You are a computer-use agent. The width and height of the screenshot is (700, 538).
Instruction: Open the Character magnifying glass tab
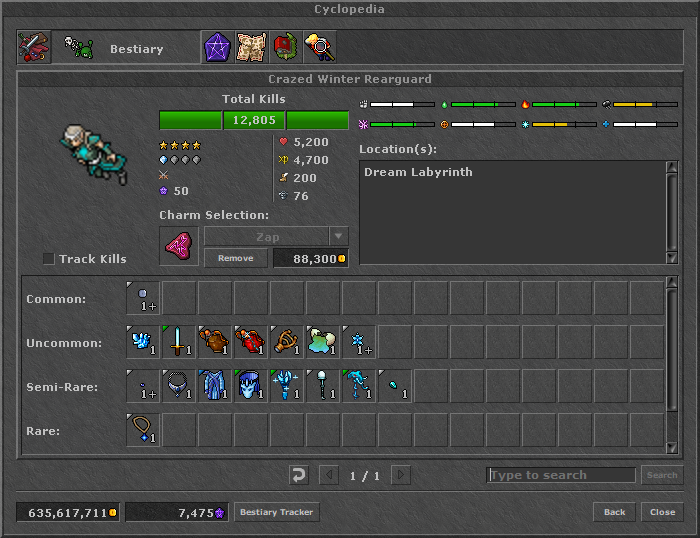319,47
